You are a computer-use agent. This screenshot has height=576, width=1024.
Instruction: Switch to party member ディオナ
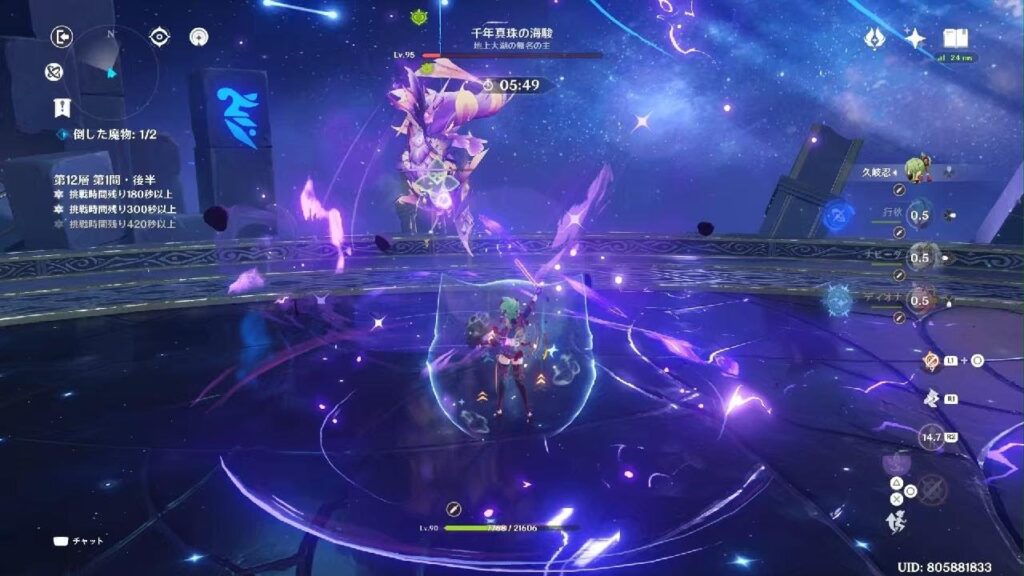pyautogui.click(x=920, y=299)
